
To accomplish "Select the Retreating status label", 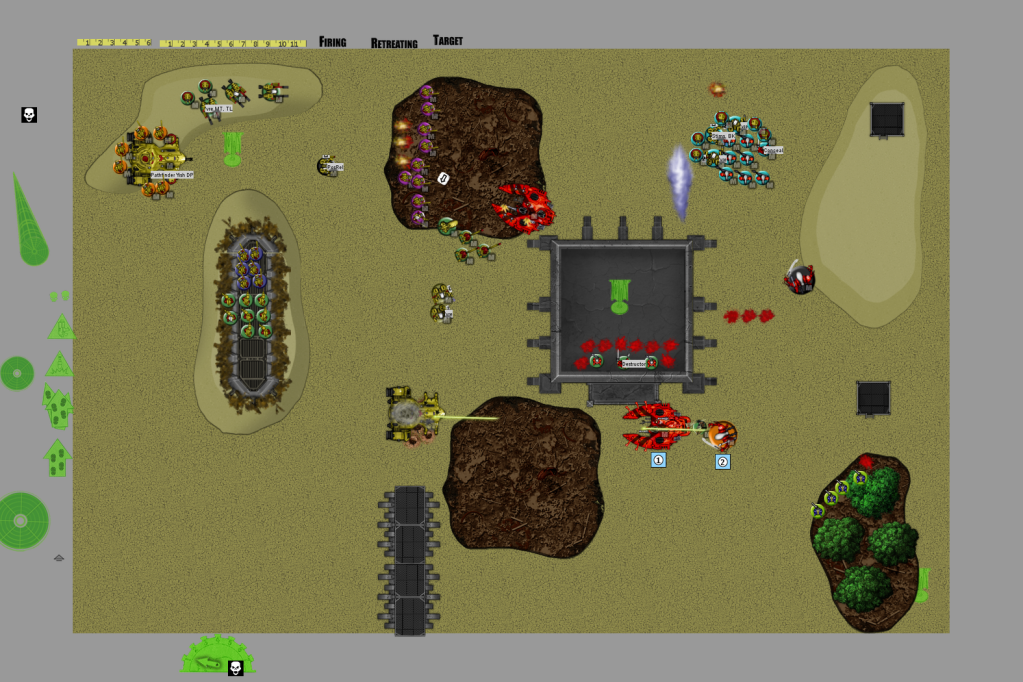I will coord(394,43).
